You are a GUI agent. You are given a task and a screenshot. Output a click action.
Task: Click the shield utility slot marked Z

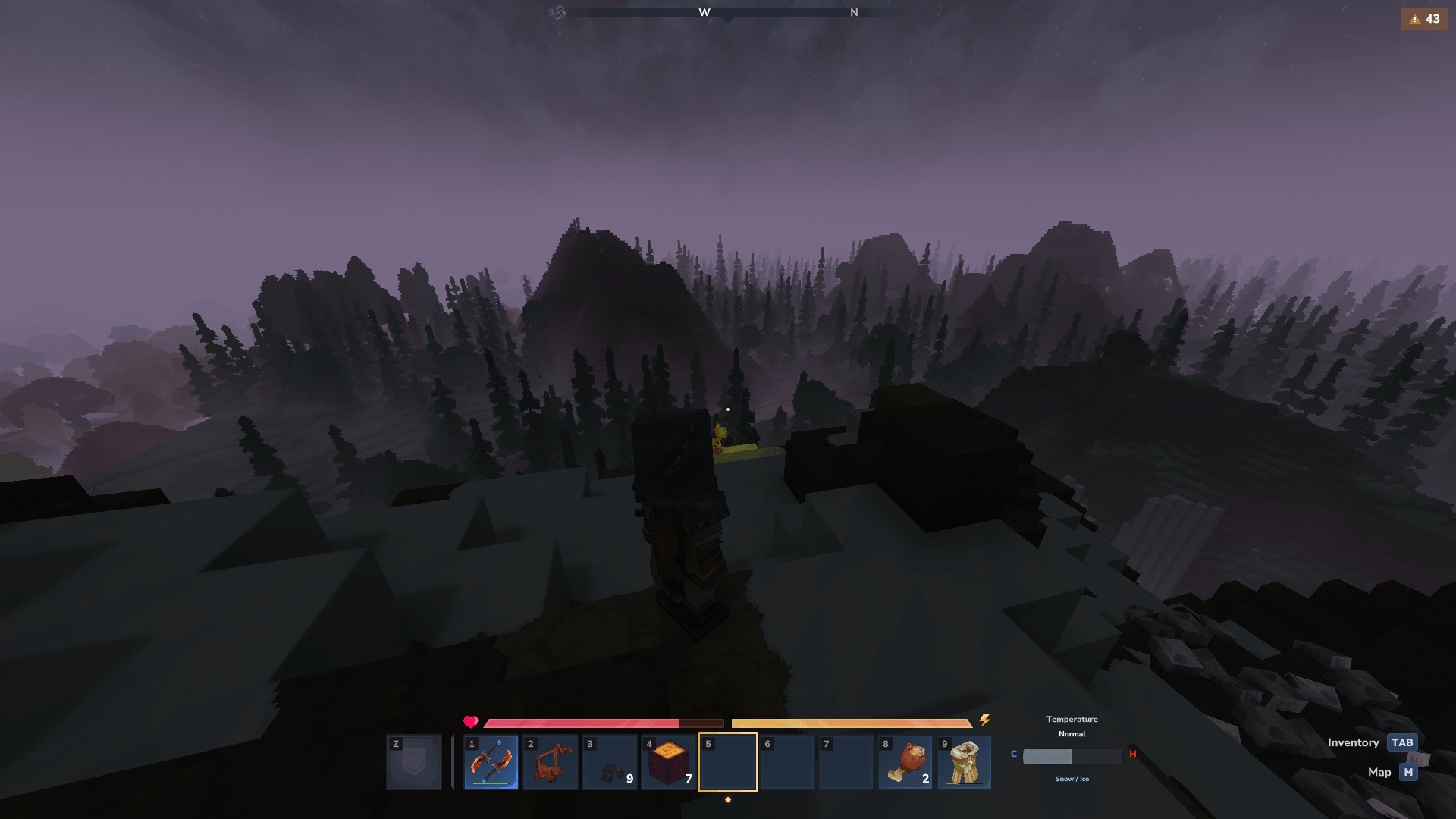tap(414, 762)
